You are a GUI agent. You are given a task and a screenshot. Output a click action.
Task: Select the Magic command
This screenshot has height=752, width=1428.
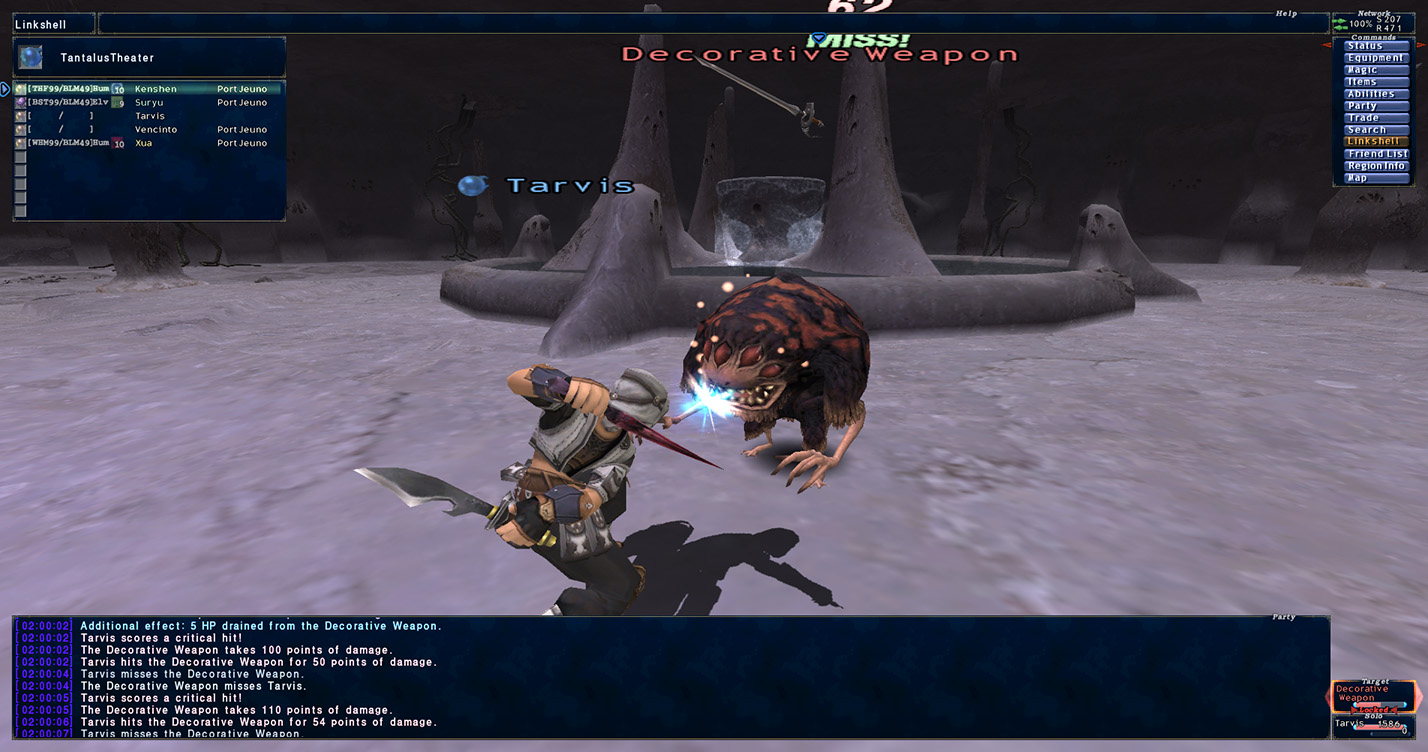pyautogui.click(x=1375, y=70)
